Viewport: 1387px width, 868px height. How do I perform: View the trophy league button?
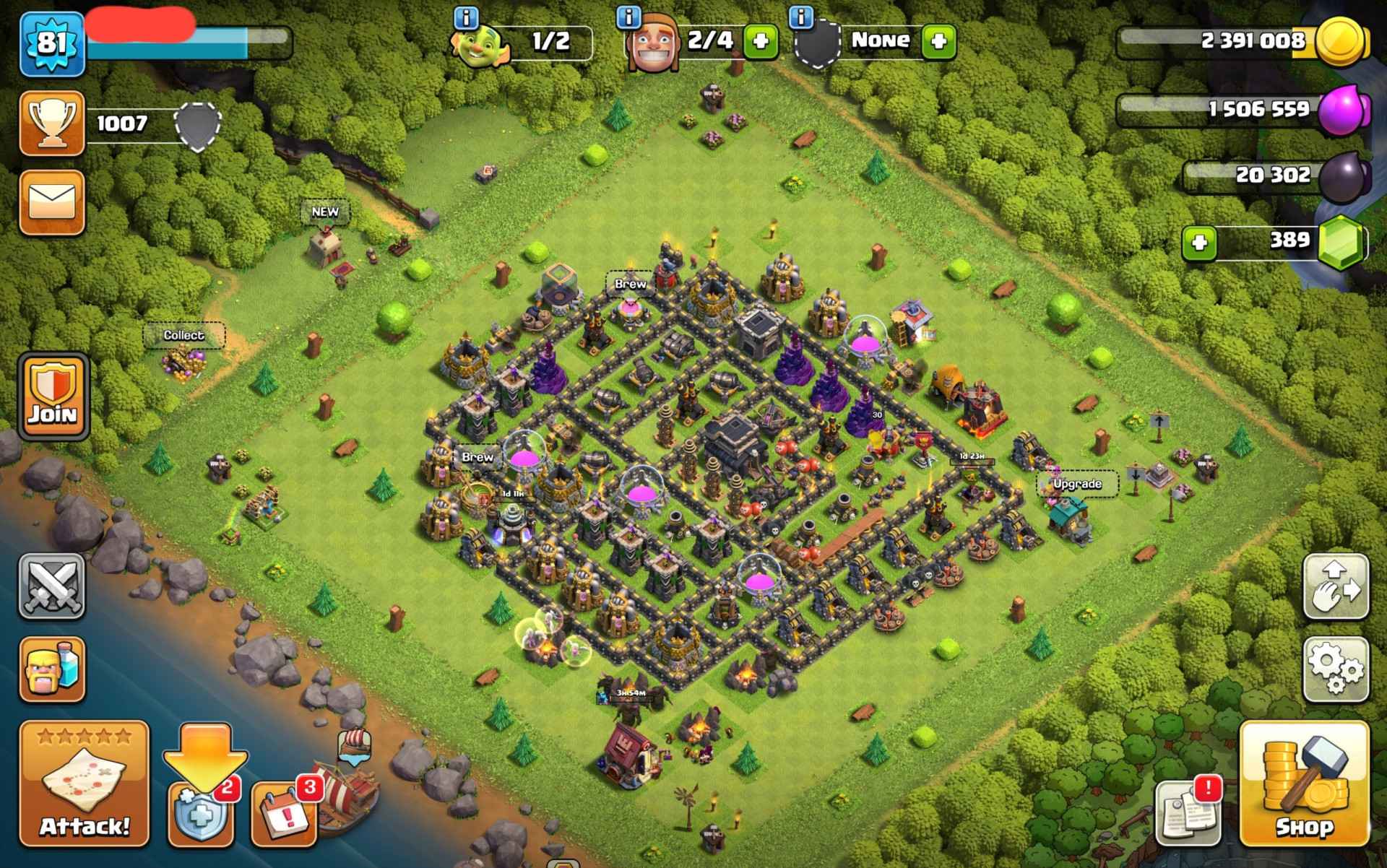[52, 123]
